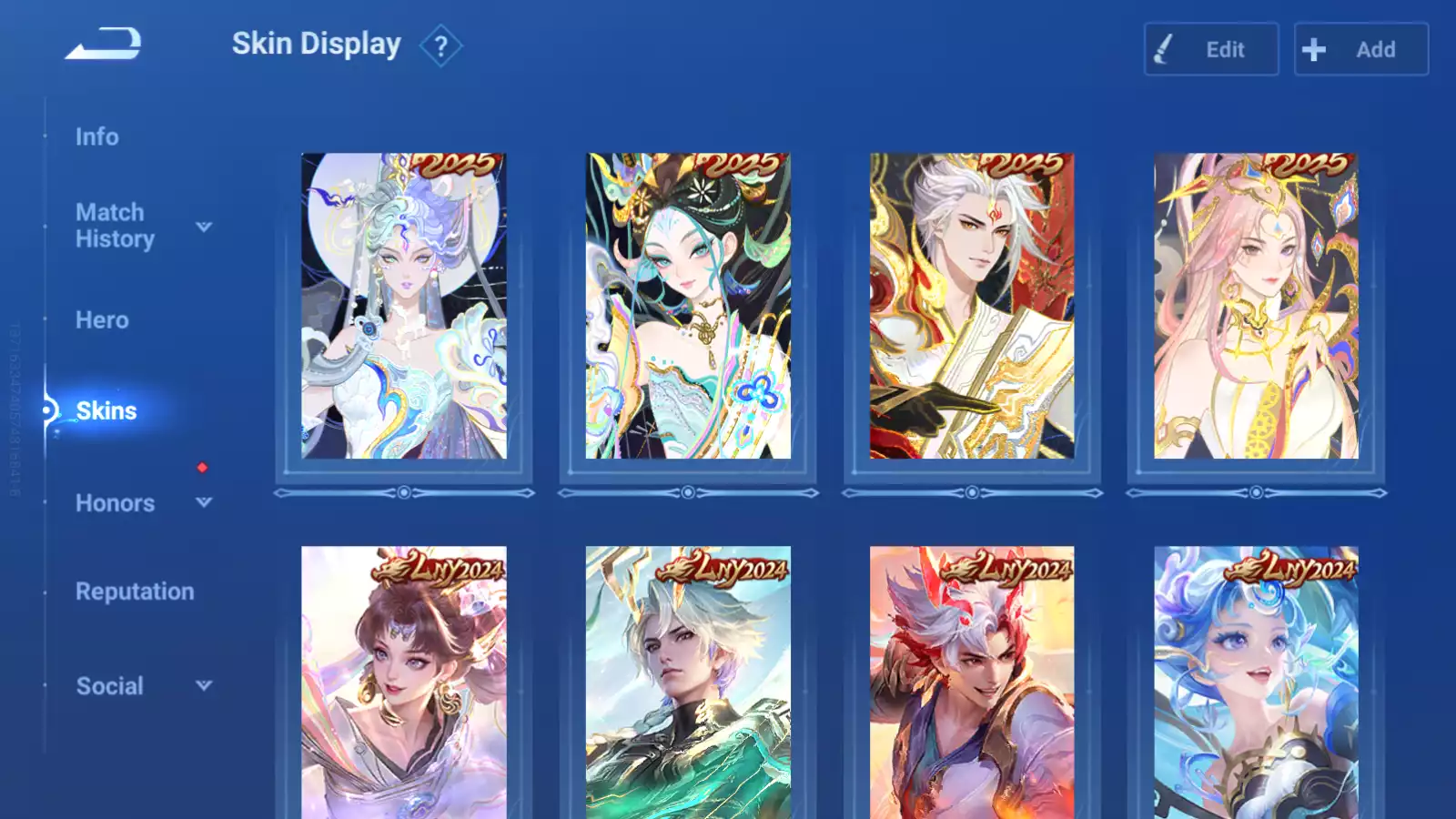Edit the skin display

[x=1211, y=49]
